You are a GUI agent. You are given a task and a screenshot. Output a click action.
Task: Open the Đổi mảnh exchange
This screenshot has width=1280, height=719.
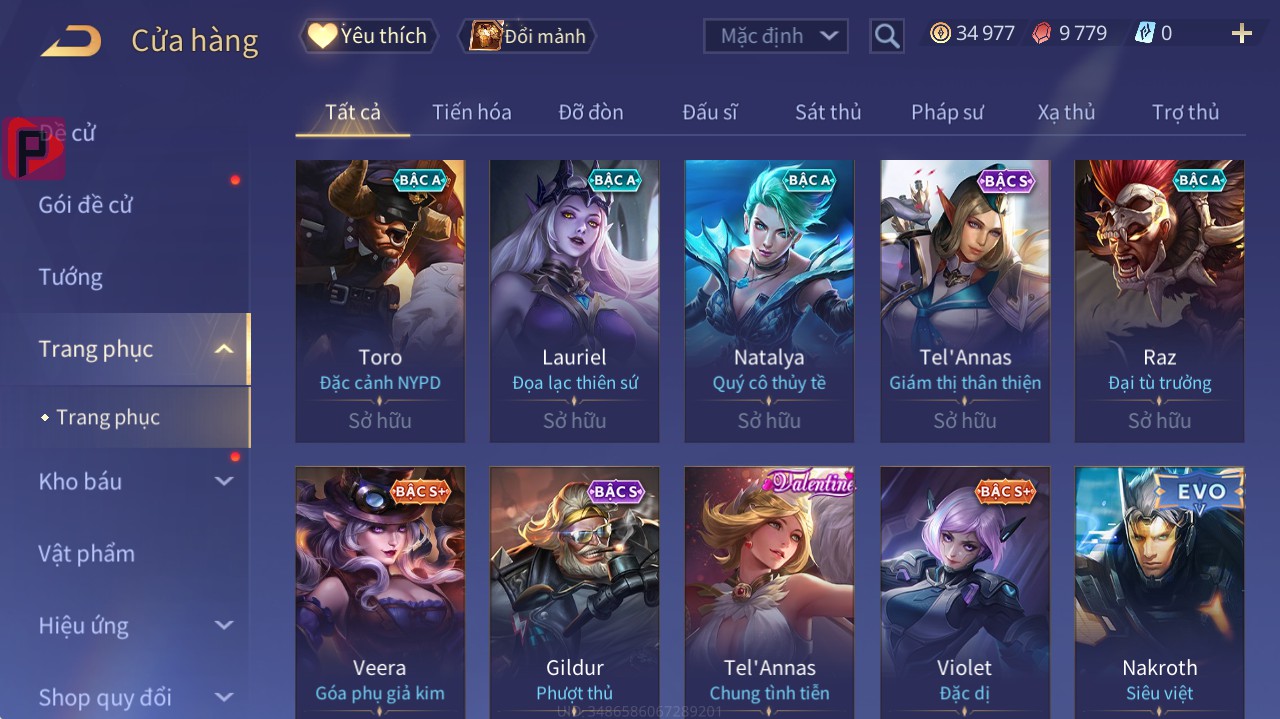pyautogui.click(x=527, y=36)
